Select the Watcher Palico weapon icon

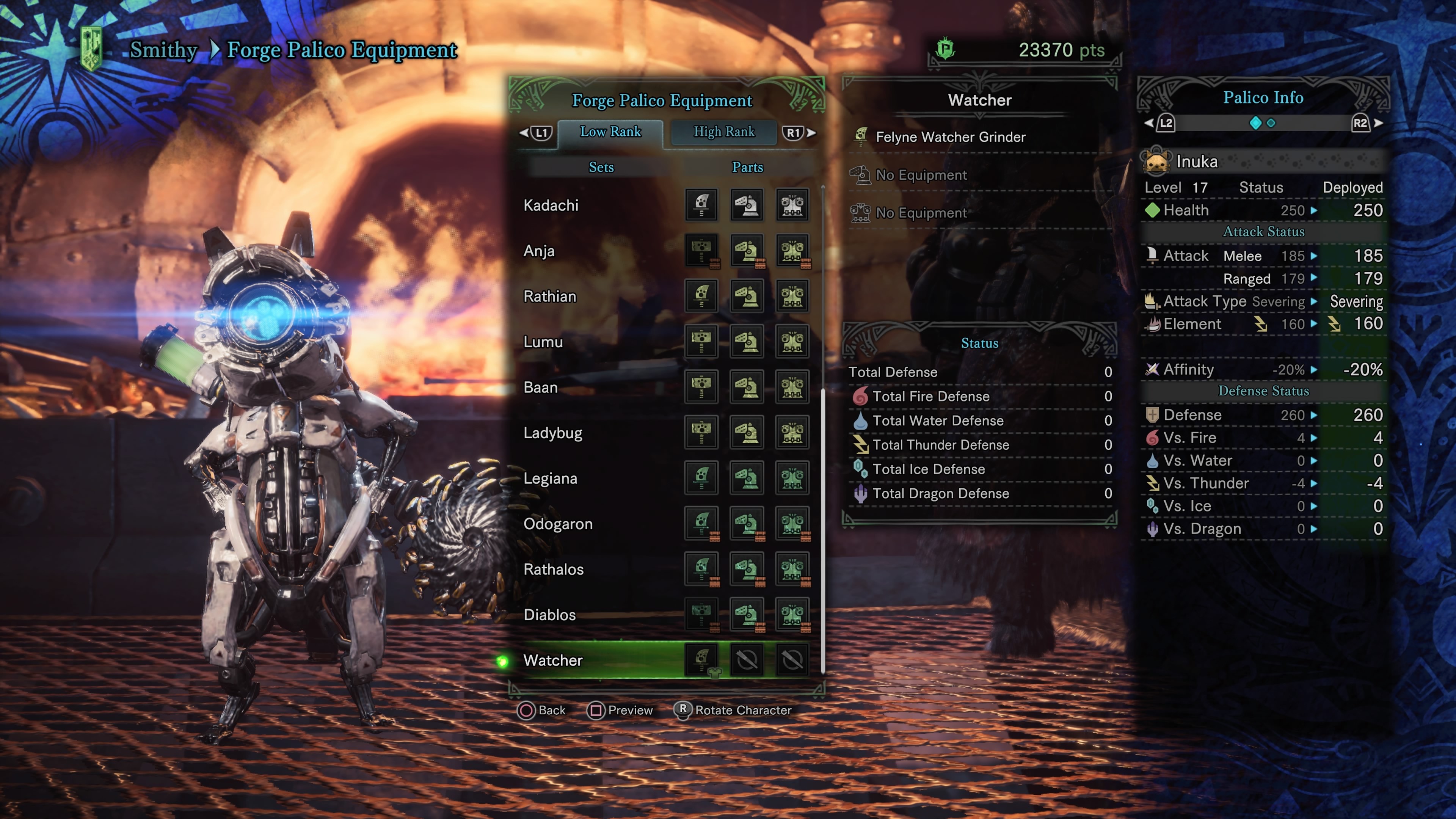(x=701, y=660)
